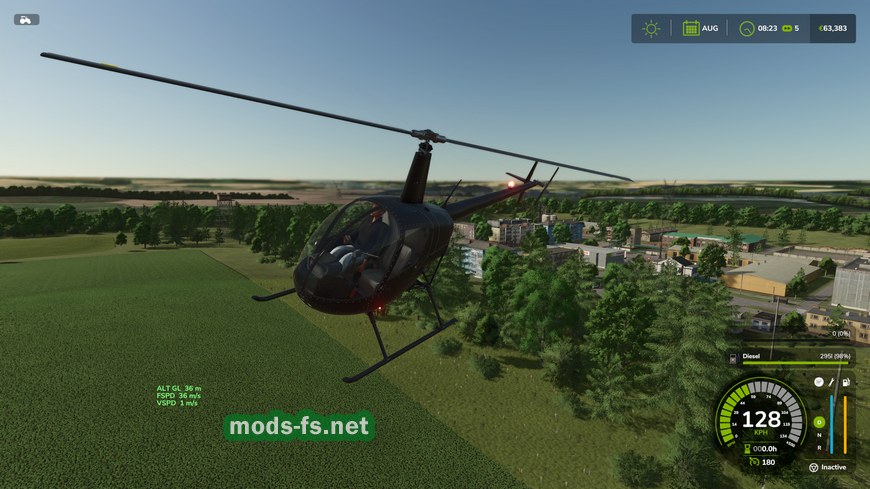Viewport: 870px width, 489px height.
Task: Click the tractor vehicle icon
Action: click(26, 19)
